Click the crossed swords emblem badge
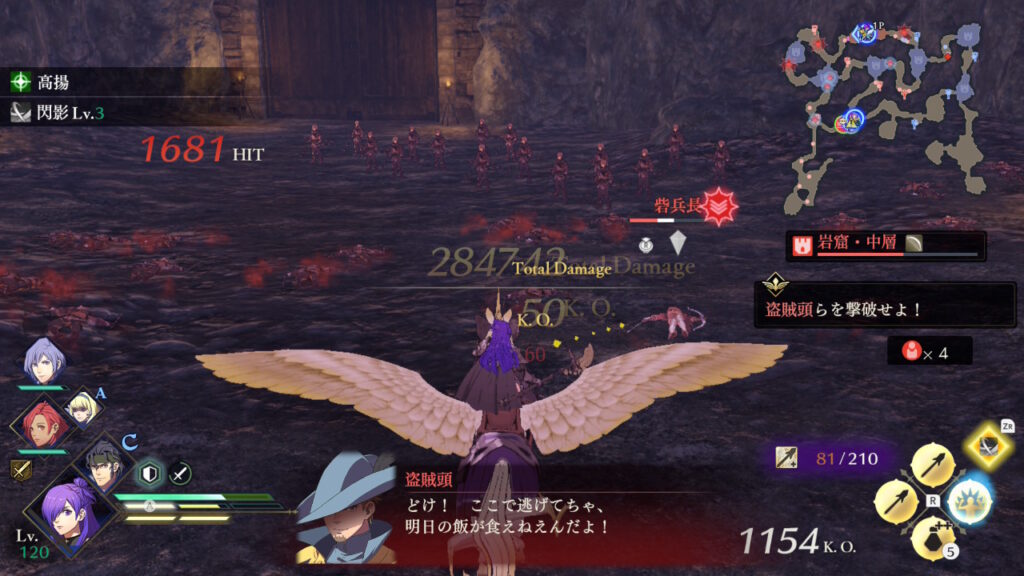This screenshot has width=1024, height=576. click(20, 470)
